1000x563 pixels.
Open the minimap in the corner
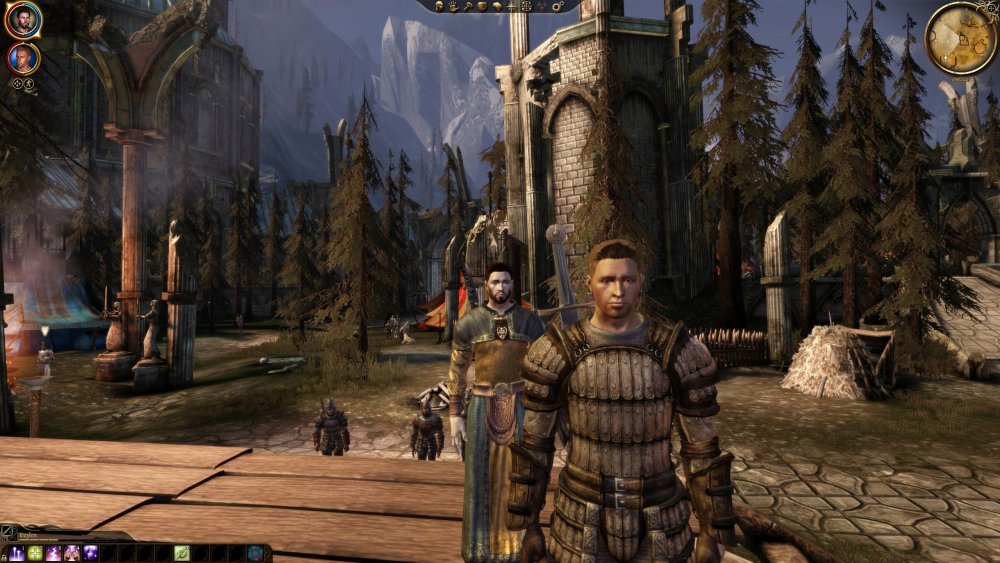pyautogui.click(x=960, y=37)
